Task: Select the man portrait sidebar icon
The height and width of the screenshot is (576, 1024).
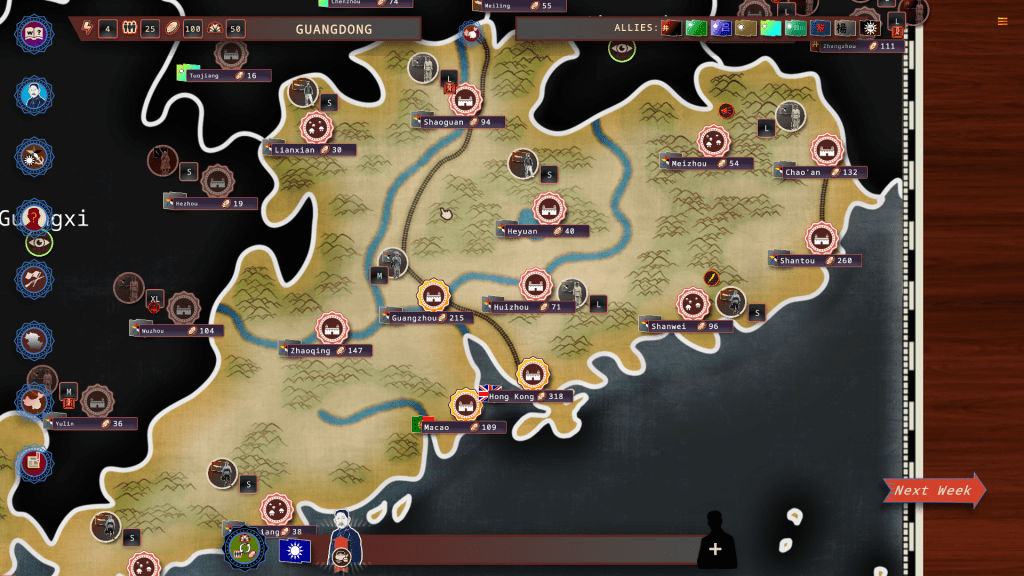Action: 35,95
